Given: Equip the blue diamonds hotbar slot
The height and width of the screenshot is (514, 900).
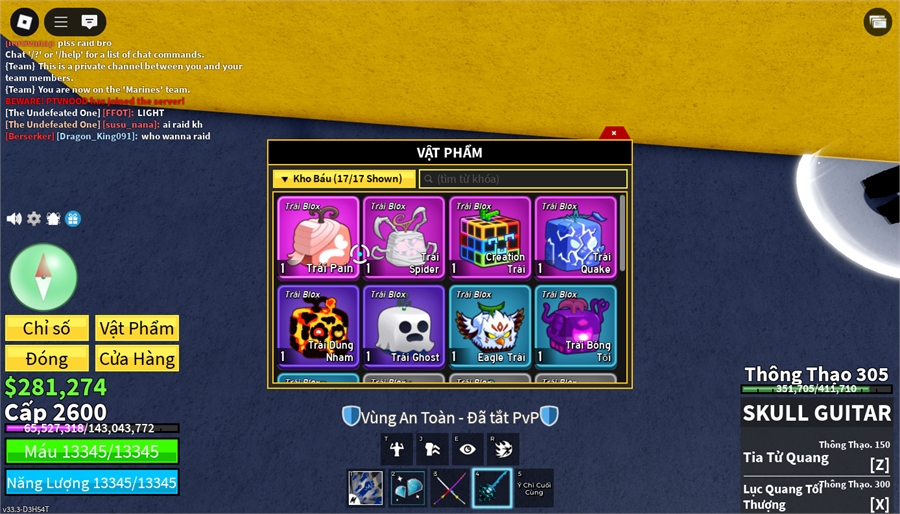Looking at the screenshot, I should 407,488.
